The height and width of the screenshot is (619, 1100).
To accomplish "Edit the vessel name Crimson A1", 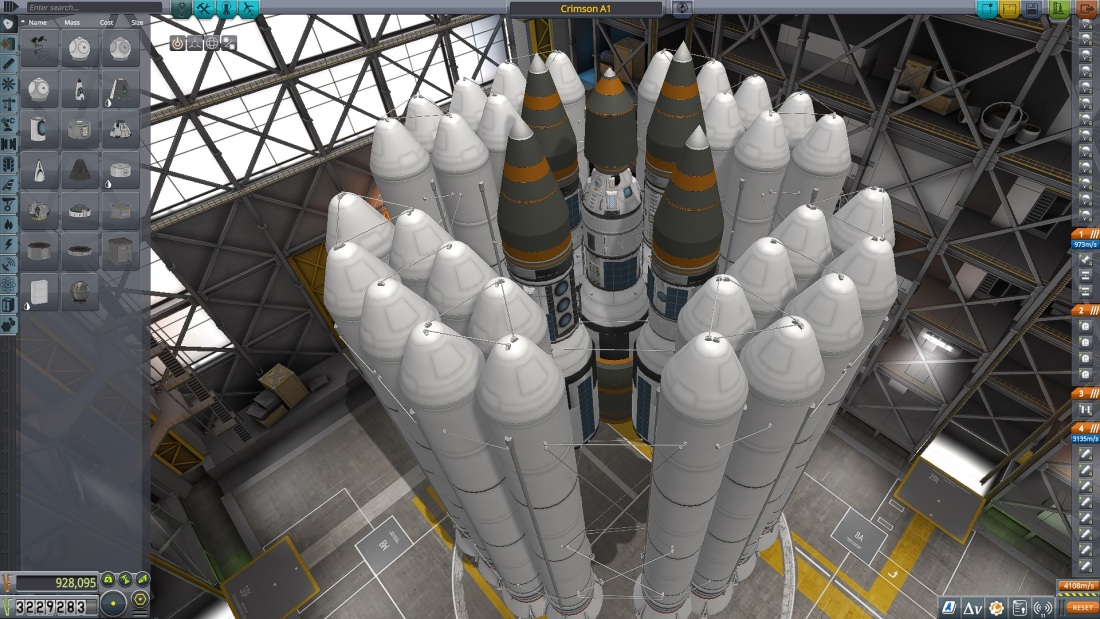I will [x=585, y=9].
